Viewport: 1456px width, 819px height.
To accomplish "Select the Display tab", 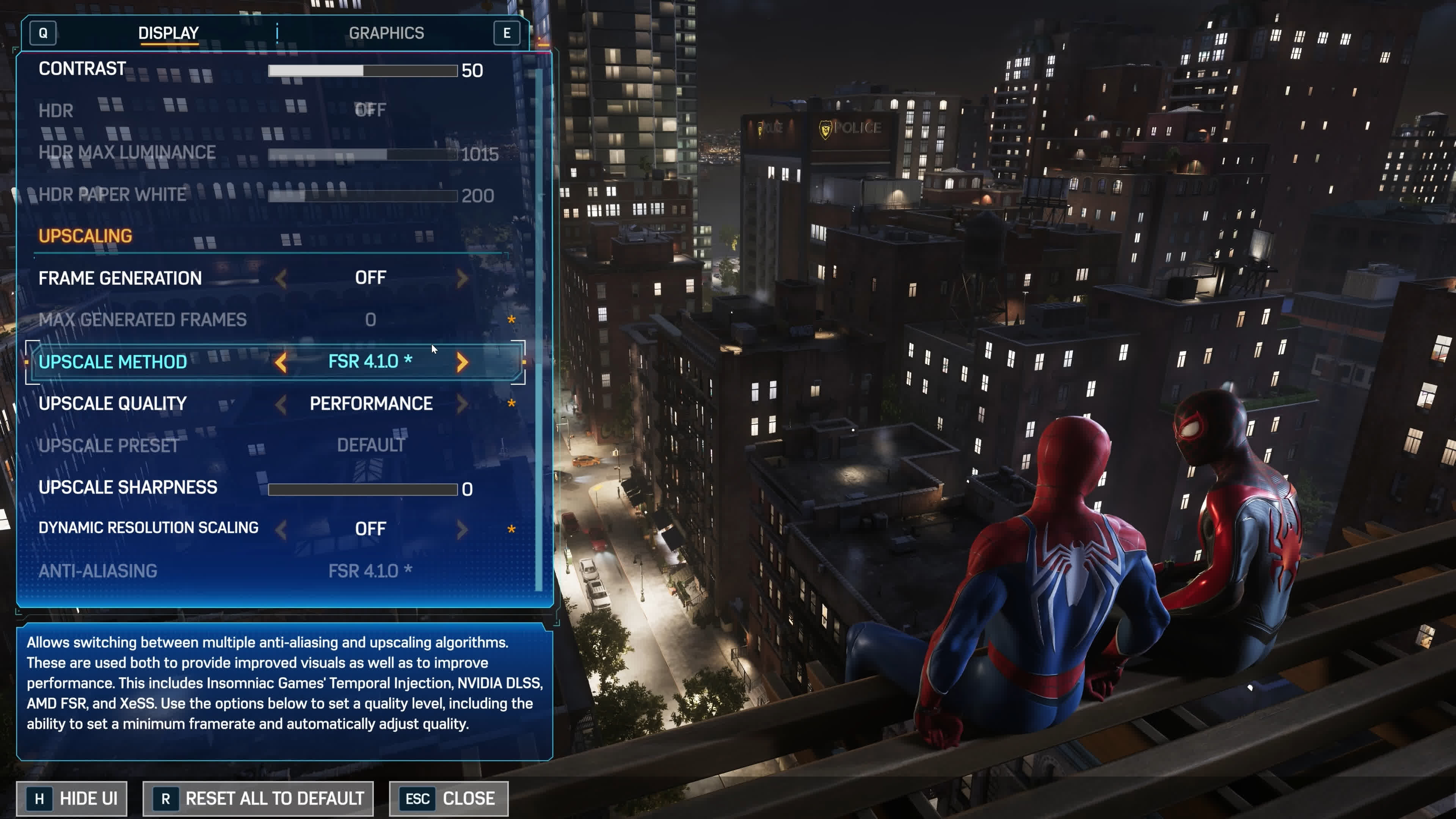I will pyautogui.click(x=168, y=33).
